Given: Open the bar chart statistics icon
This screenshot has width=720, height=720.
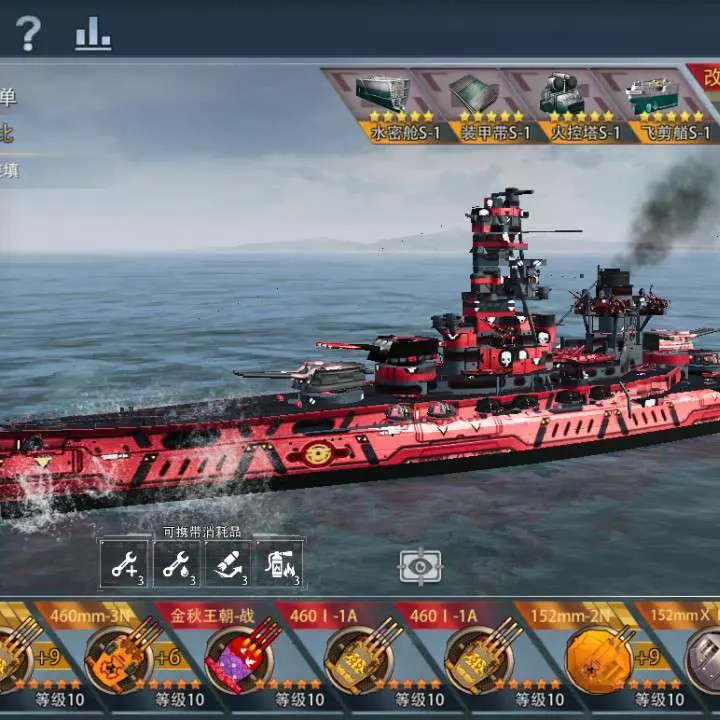Looking at the screenshot, I should coord(93,34).
